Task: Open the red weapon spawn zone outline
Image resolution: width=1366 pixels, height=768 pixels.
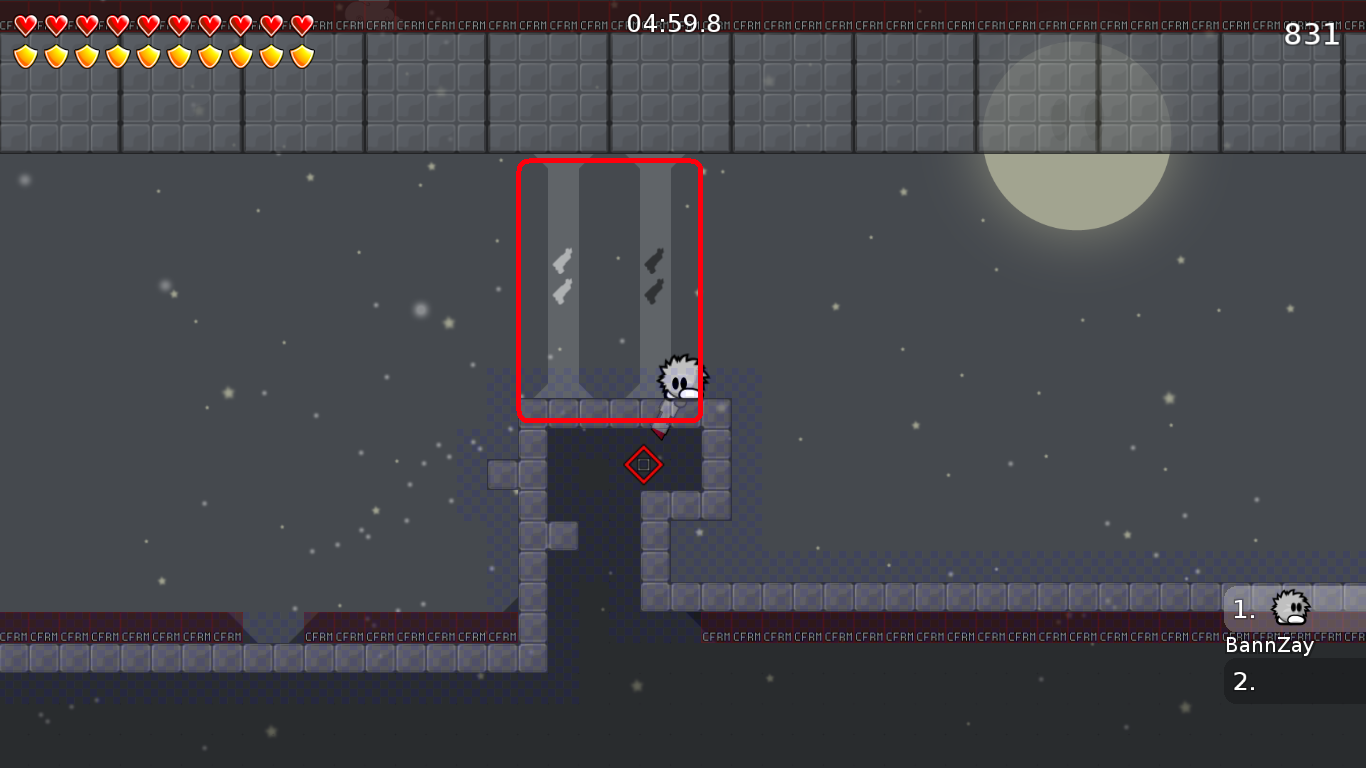Action: 610,290
